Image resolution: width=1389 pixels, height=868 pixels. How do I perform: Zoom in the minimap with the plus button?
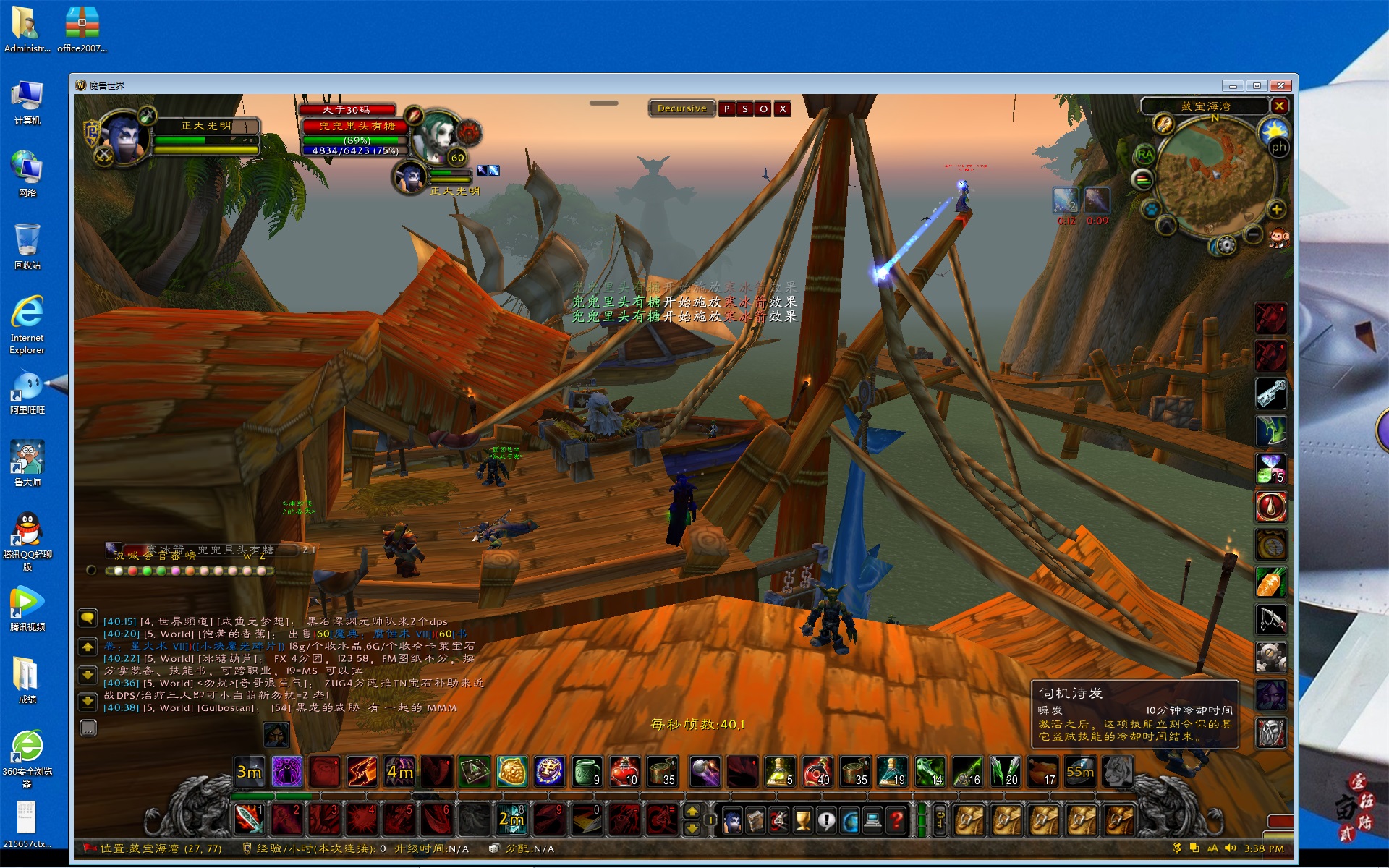[x=1277, y=210]
